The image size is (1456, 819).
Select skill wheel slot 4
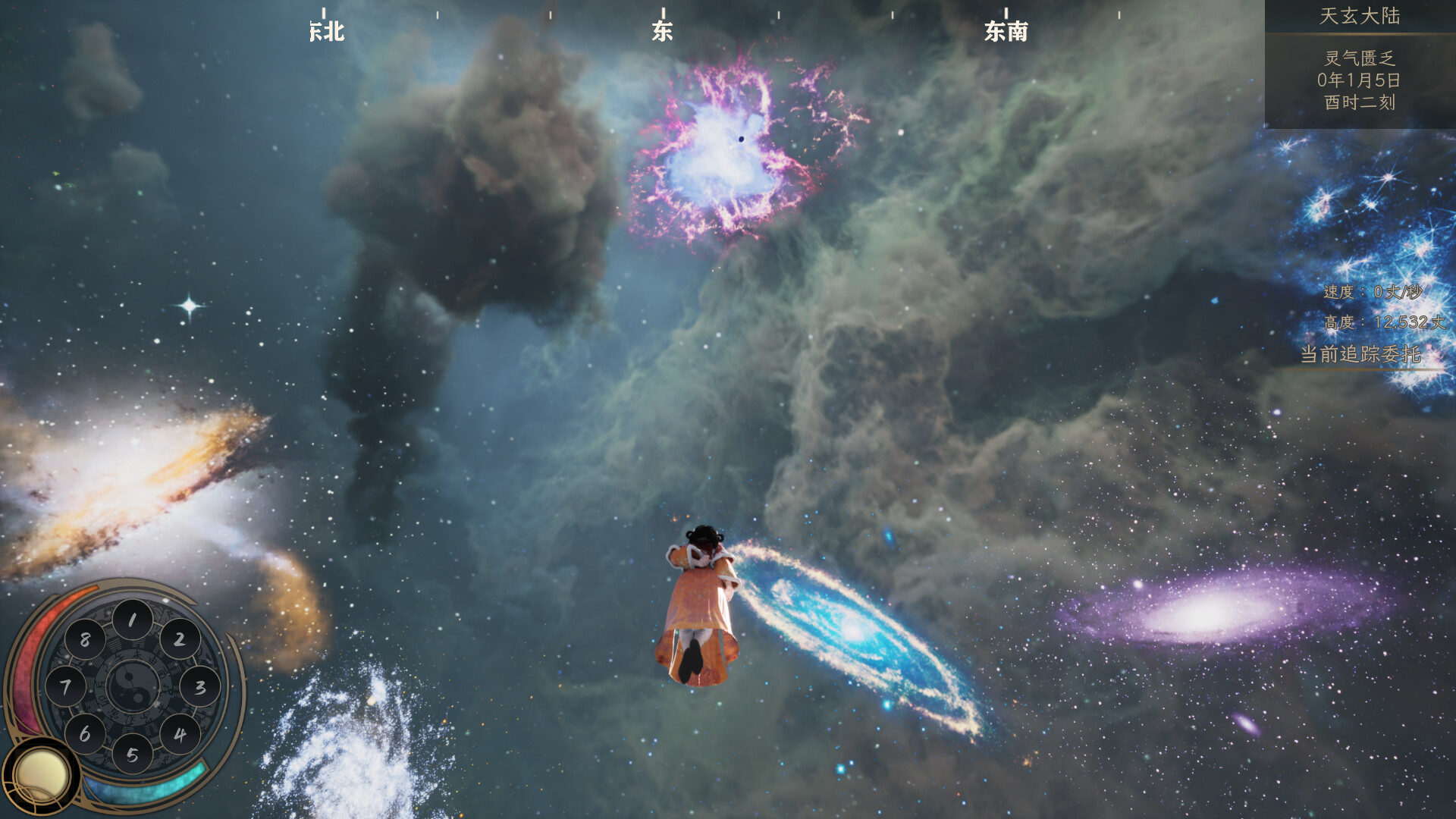[180, 734]
